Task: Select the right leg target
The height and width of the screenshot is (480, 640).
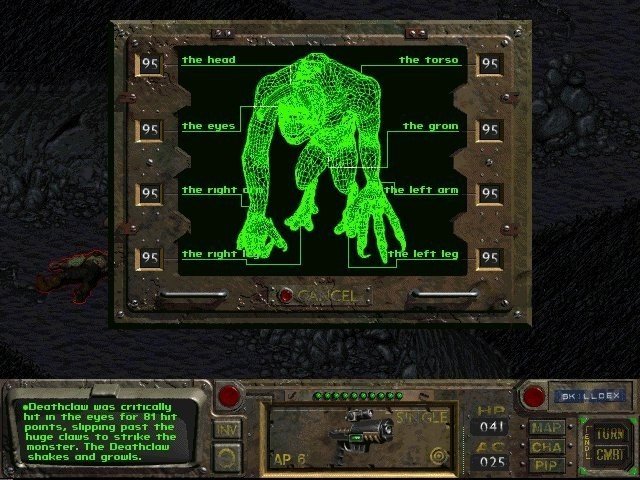Action: [210, 254]
